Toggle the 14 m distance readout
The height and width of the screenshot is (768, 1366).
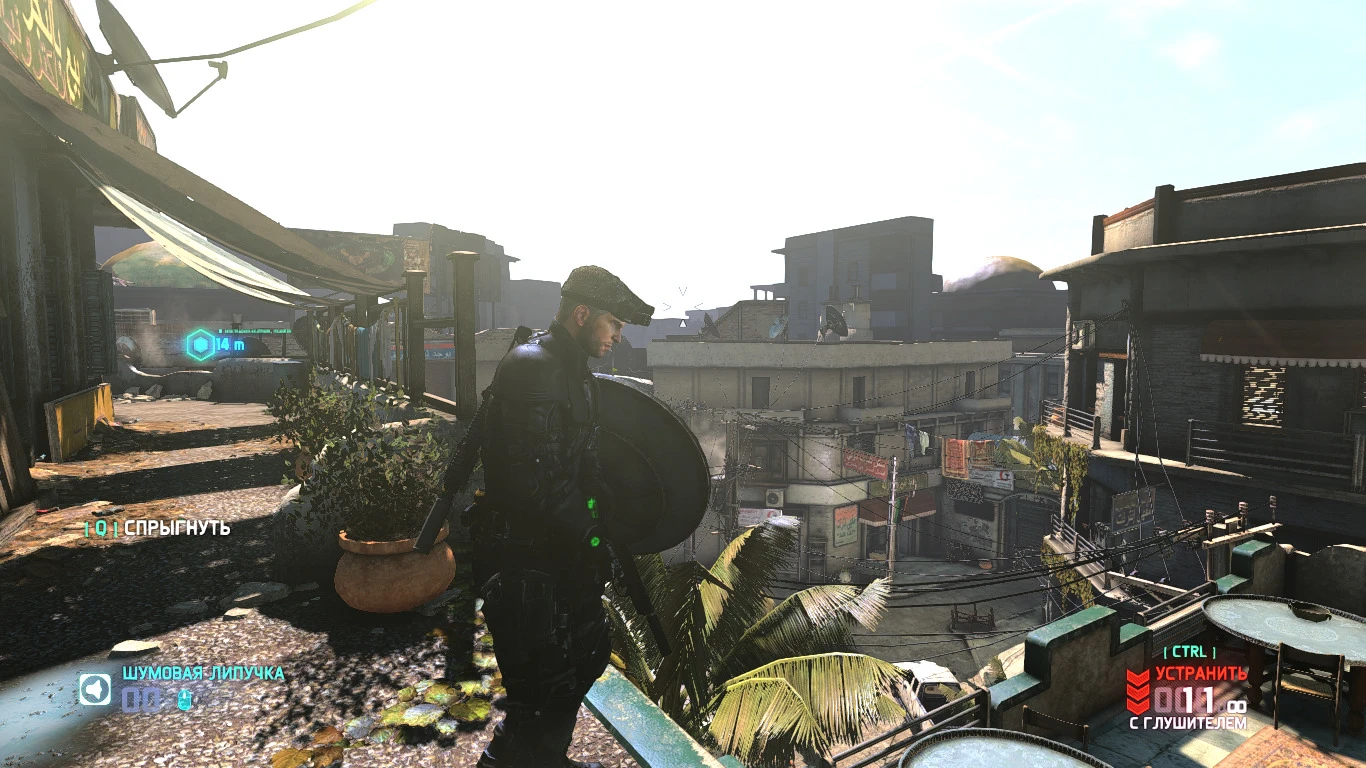pos(228,343)
